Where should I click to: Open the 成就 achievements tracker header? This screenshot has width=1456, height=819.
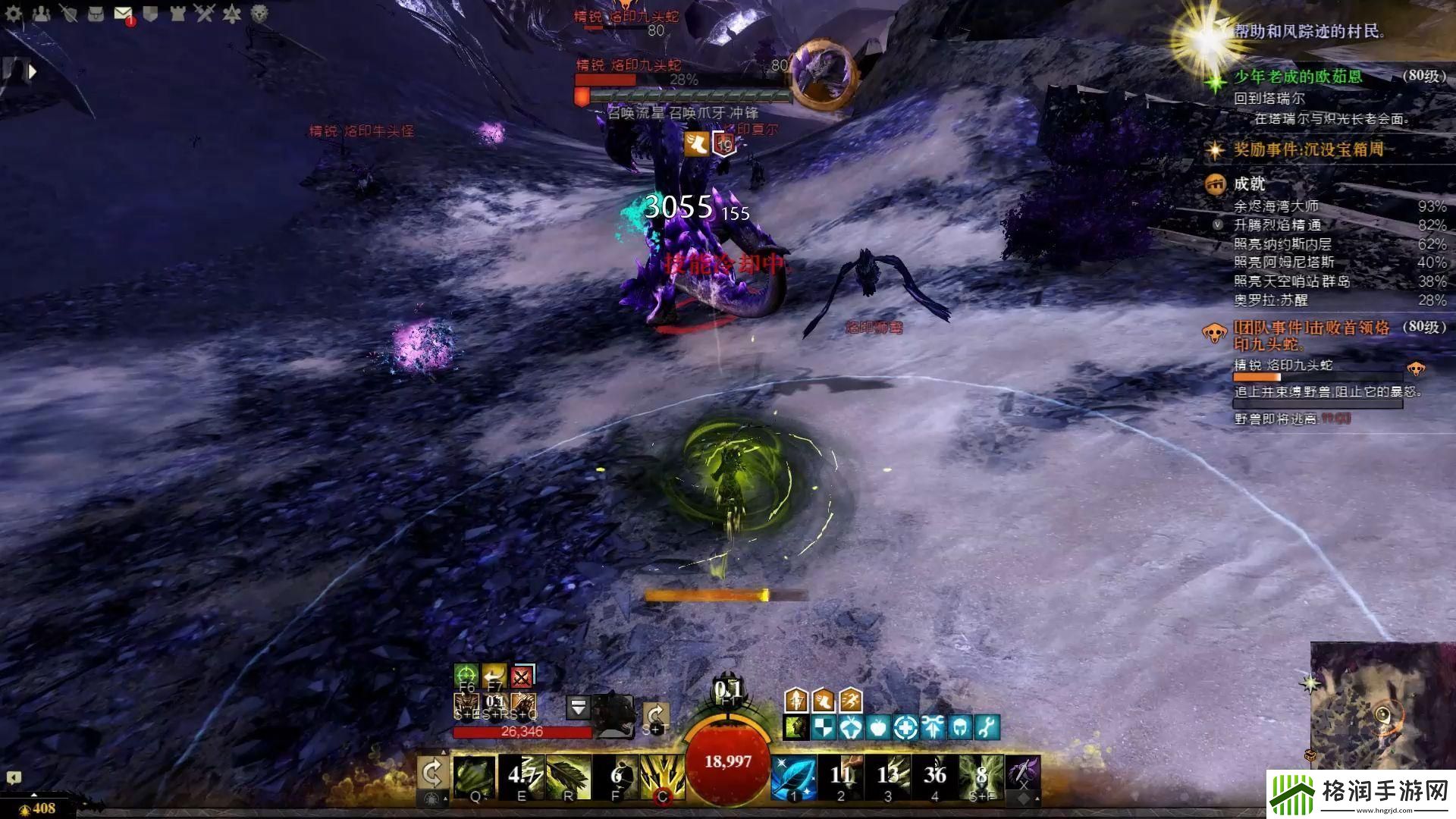1248,184
